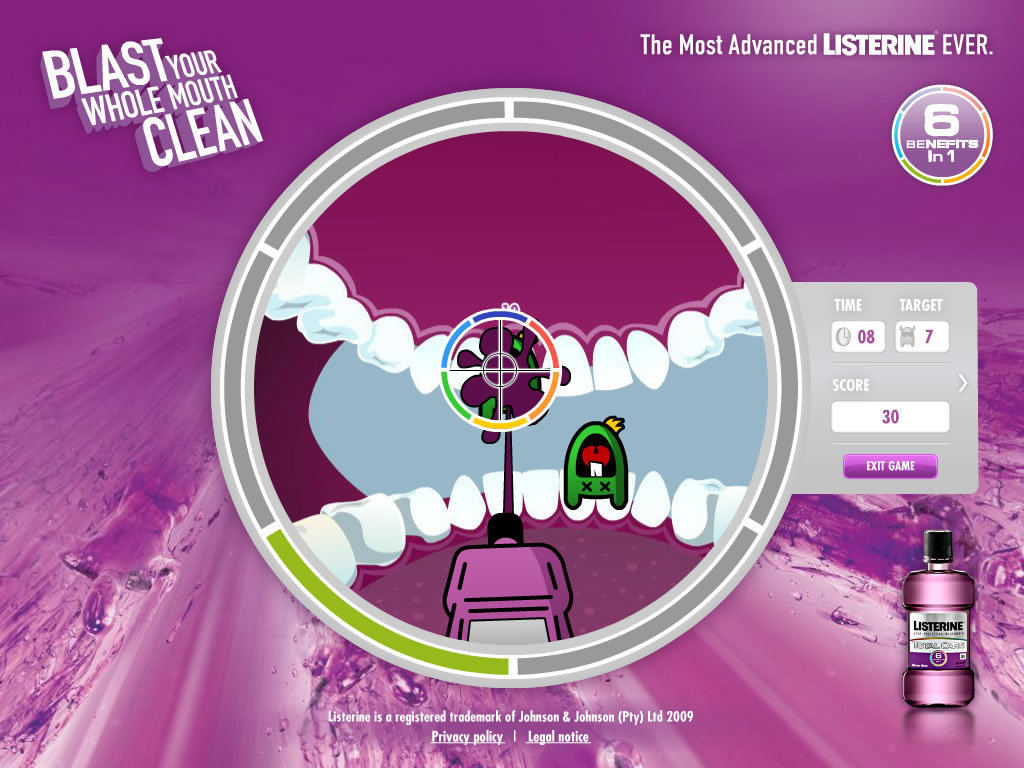Open the Legal notice link

pyautogui.click(x=558, y=737)
